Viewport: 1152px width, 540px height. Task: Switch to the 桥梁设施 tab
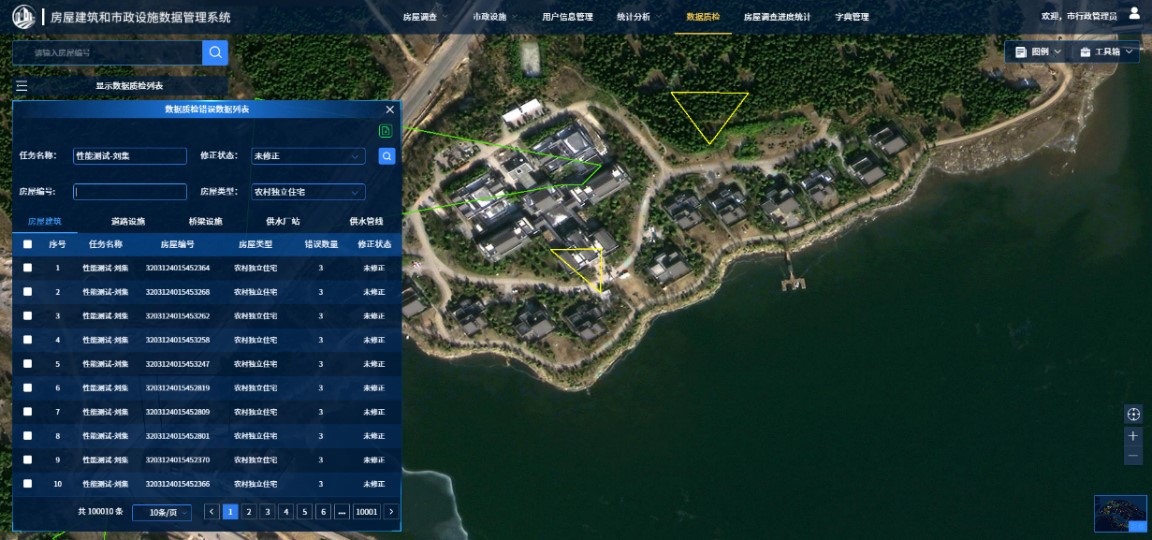coord(205,221)
